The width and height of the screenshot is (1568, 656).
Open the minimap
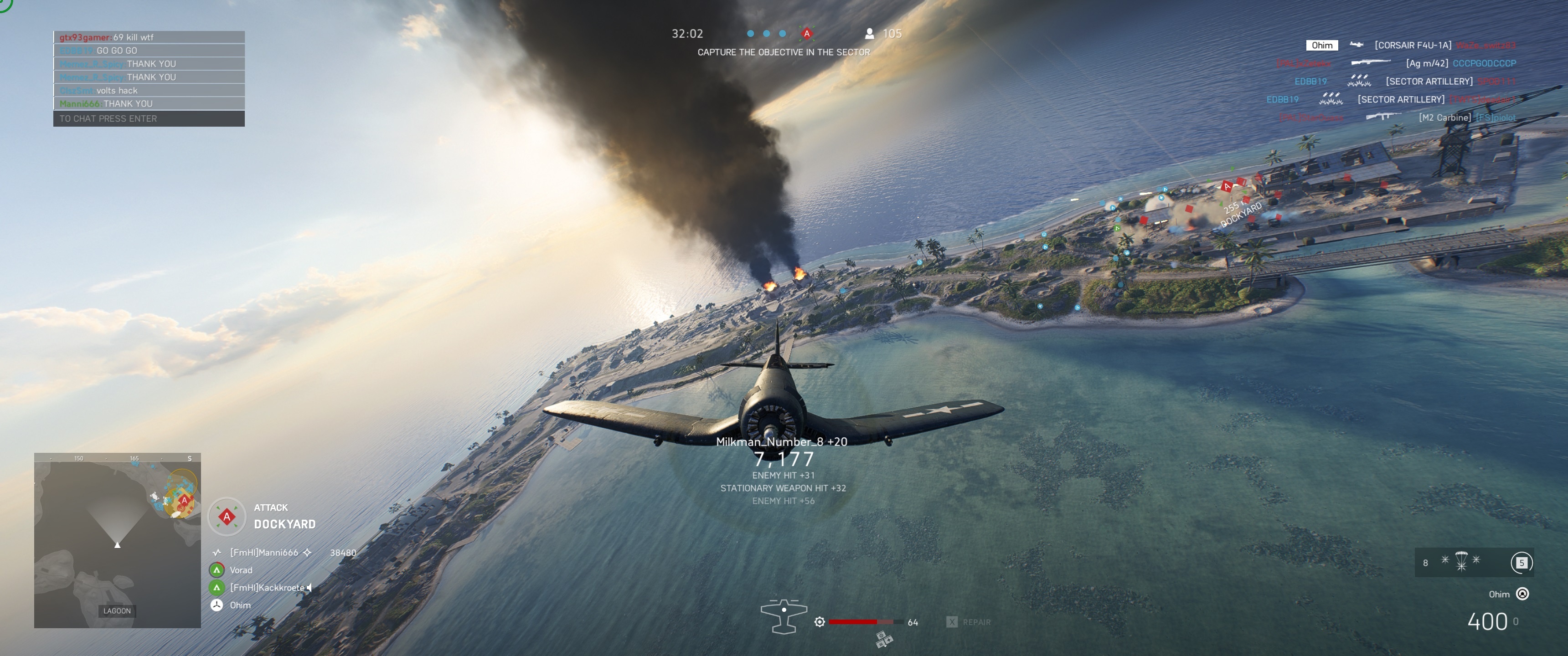click(x=118, y=540)
